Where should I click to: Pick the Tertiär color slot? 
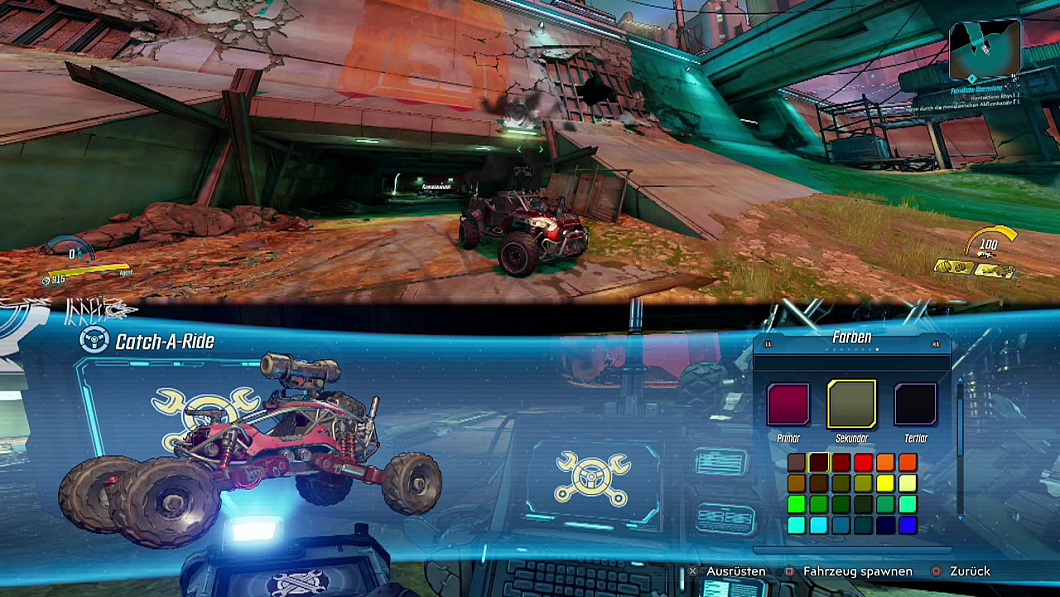tap(915, 404)
